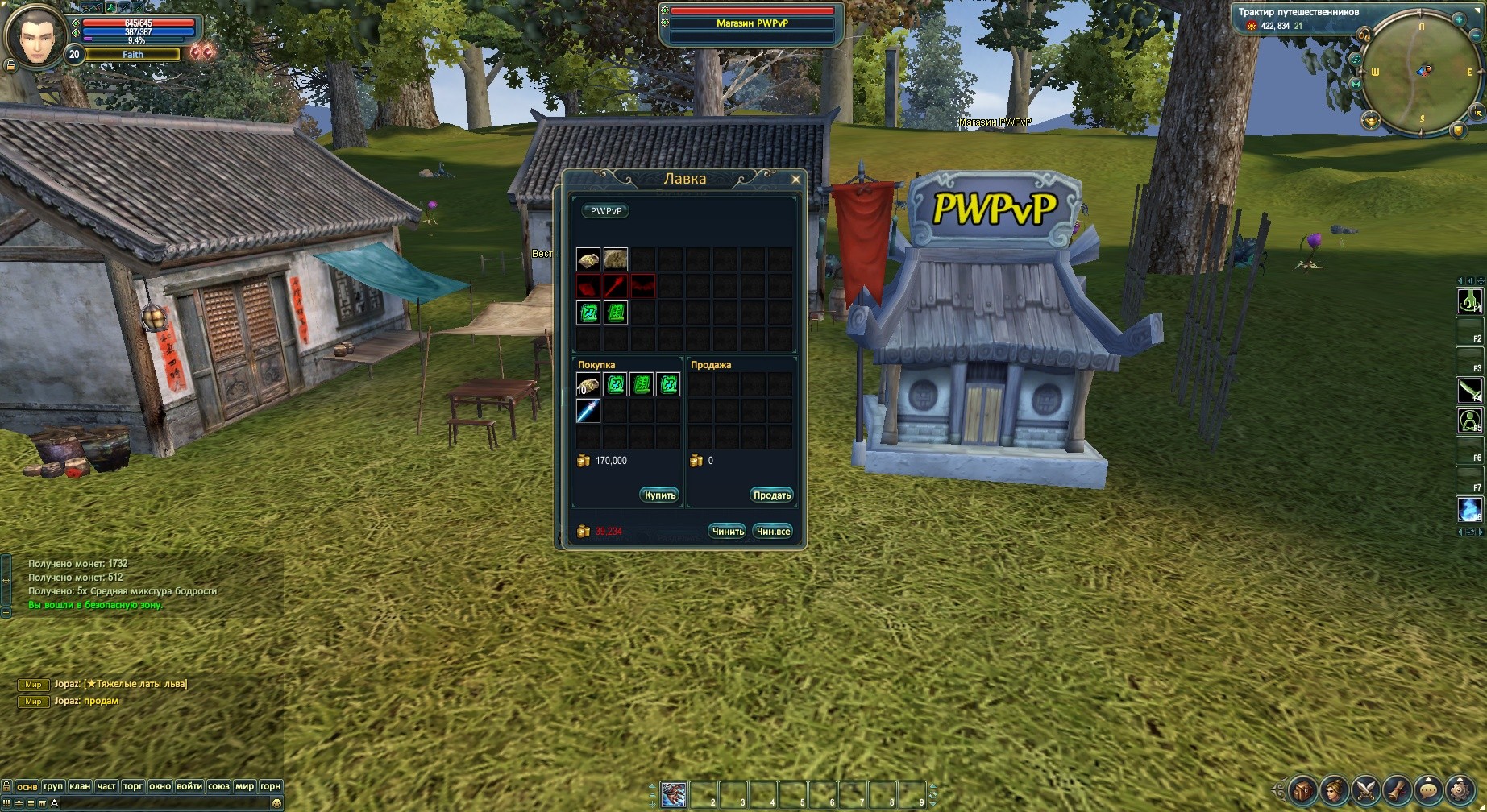Screen dimensions: 1487x812
Task: Open the chat emoji smiley menu
Action: click(x=276, y=803)
